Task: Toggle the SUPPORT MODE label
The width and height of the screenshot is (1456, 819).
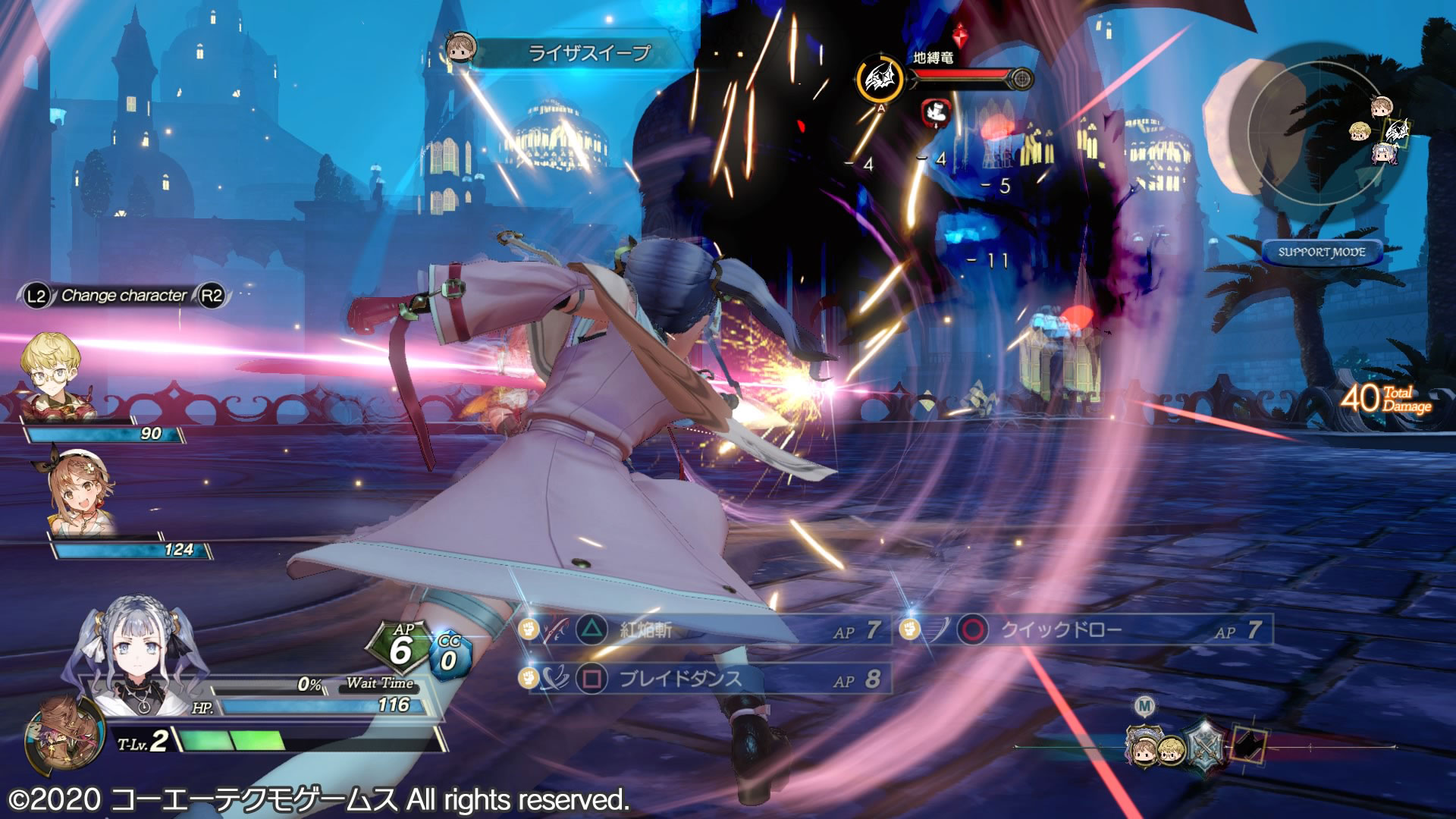Action: coord(1322,253)
